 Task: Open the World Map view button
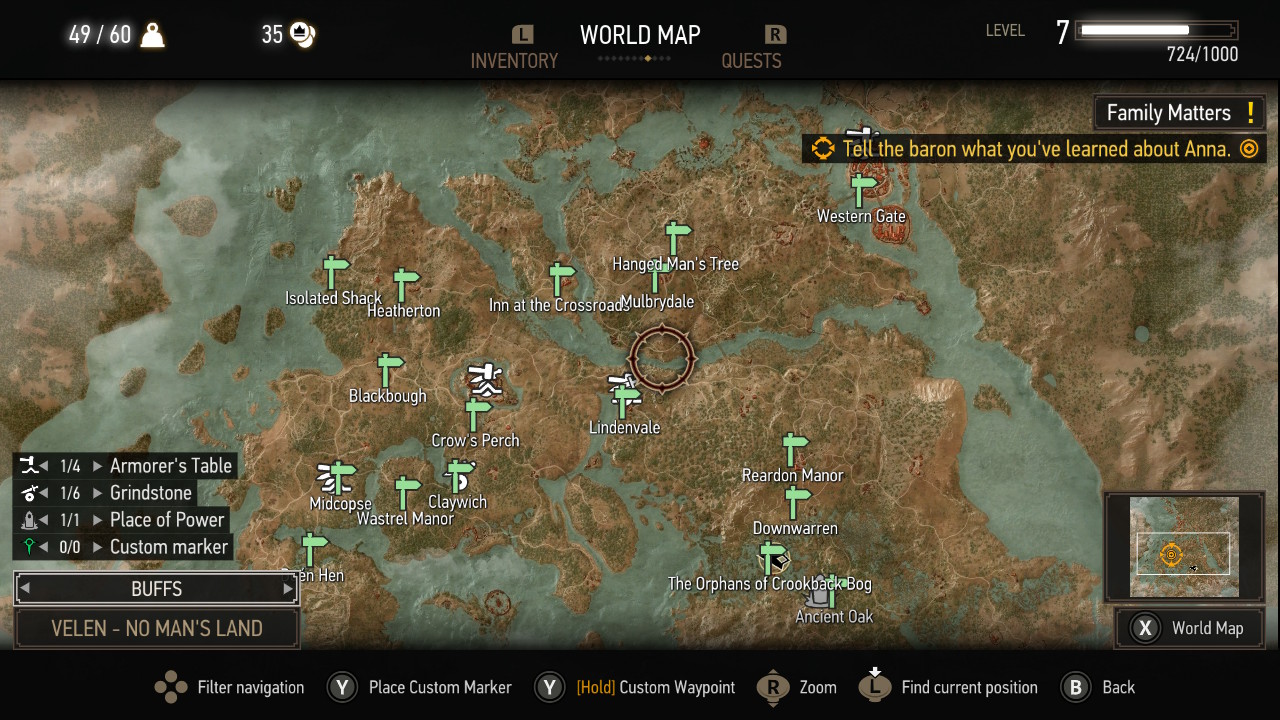click(1189, 628)
